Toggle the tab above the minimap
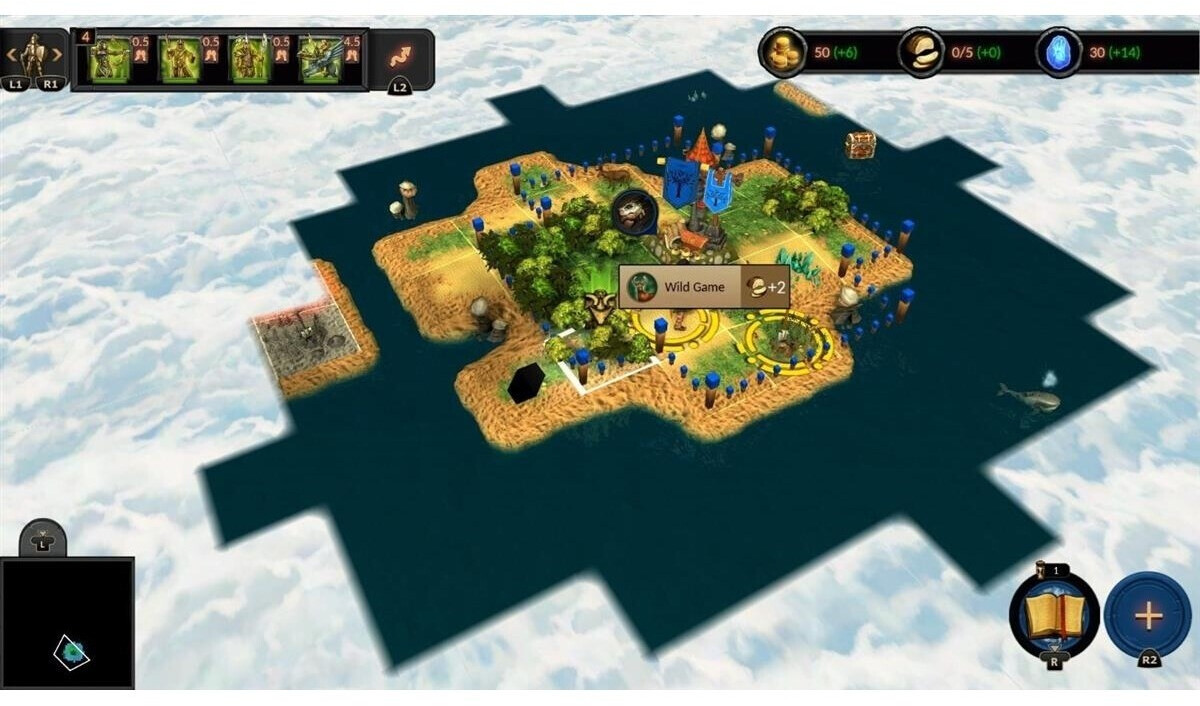The height and width of the screenshot is (706, 1200). tap(43, 539)
